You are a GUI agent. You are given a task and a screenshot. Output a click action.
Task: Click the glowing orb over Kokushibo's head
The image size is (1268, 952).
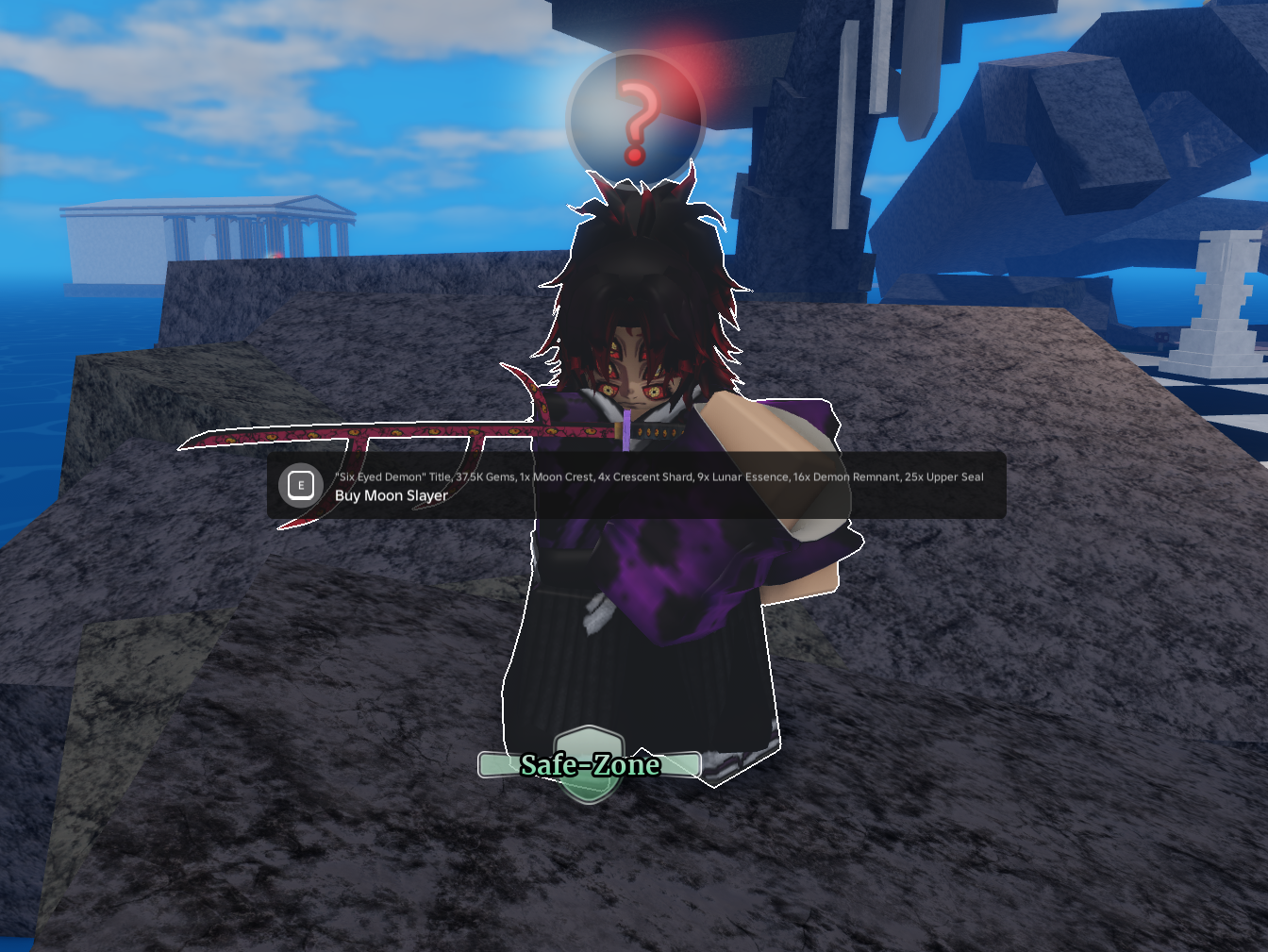(638, 113)
